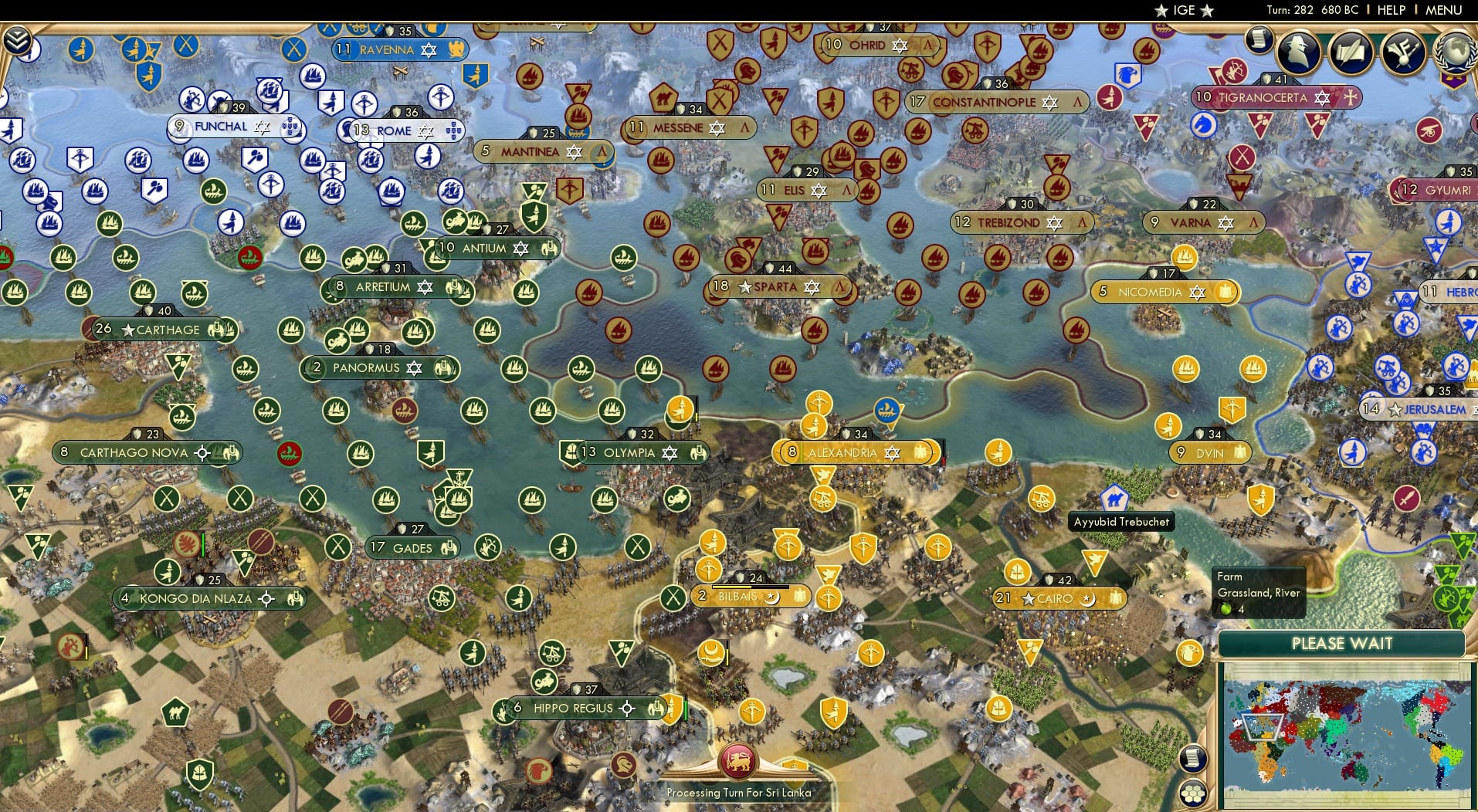Open the MENU item in the top bar
The width and height of the screenshot is (1478, 812).
[x=1446, y=11]
